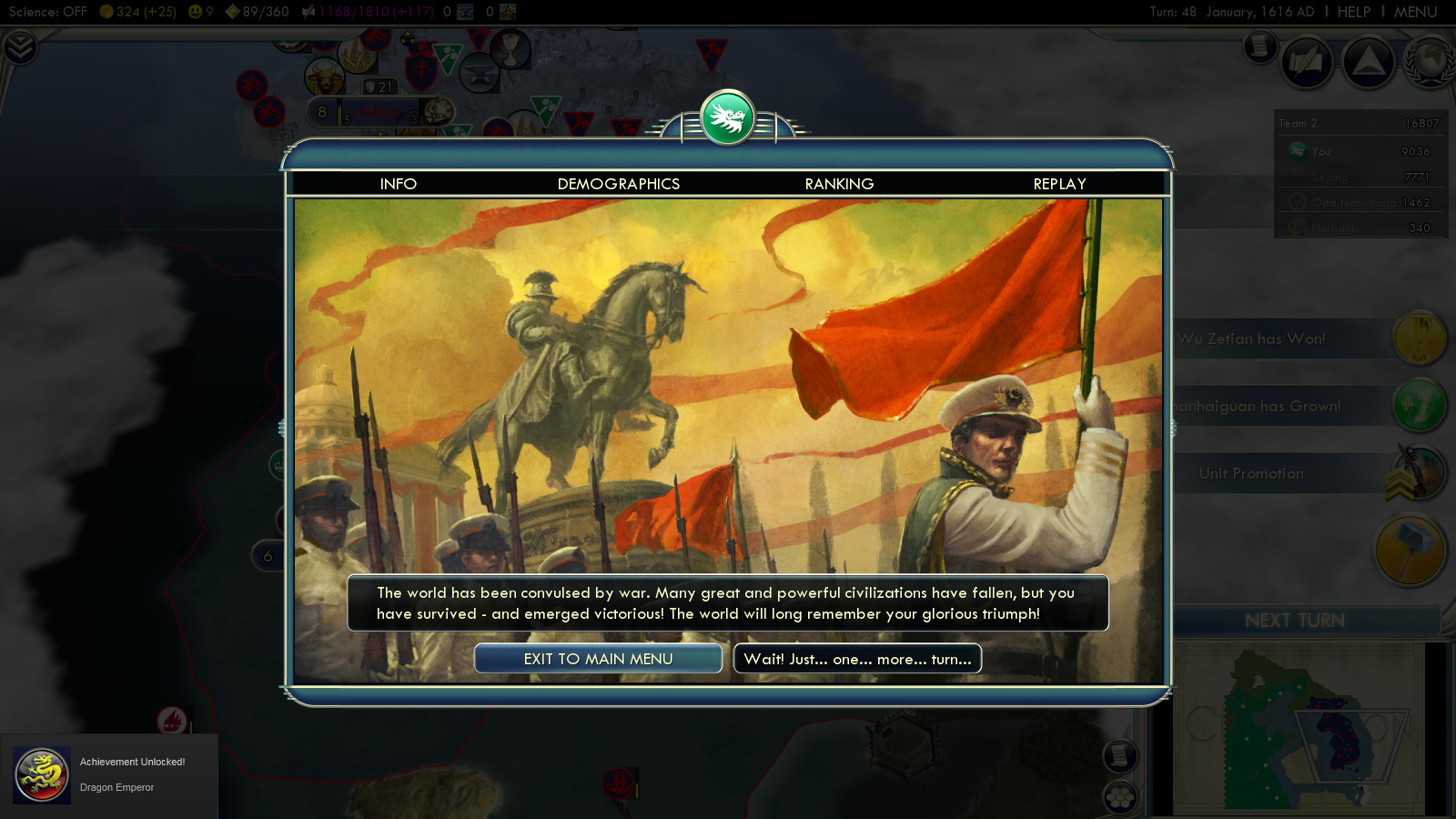Switch to the DEMOGRAPHICS tab

(618, 184)
